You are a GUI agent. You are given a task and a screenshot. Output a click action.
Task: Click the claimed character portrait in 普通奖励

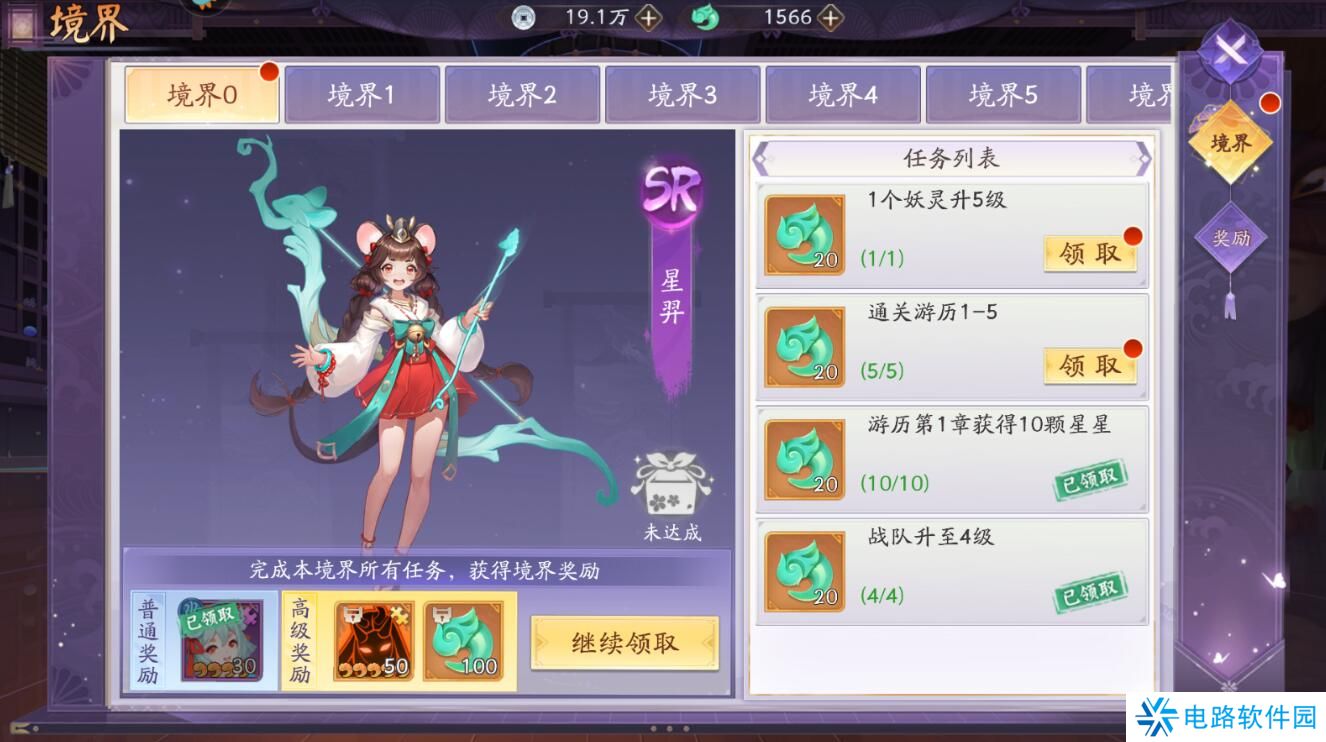point(221,638)
